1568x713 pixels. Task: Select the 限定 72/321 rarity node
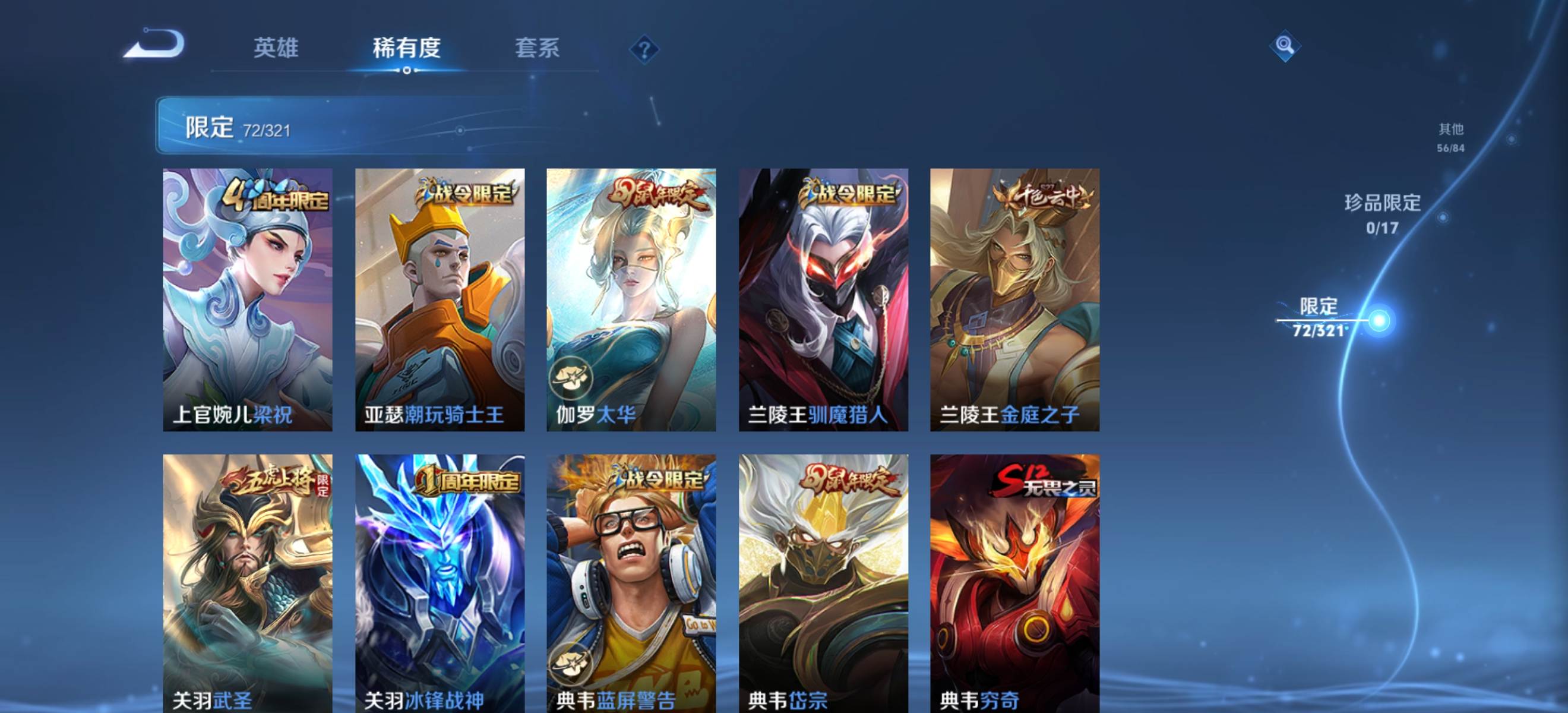1379,320
